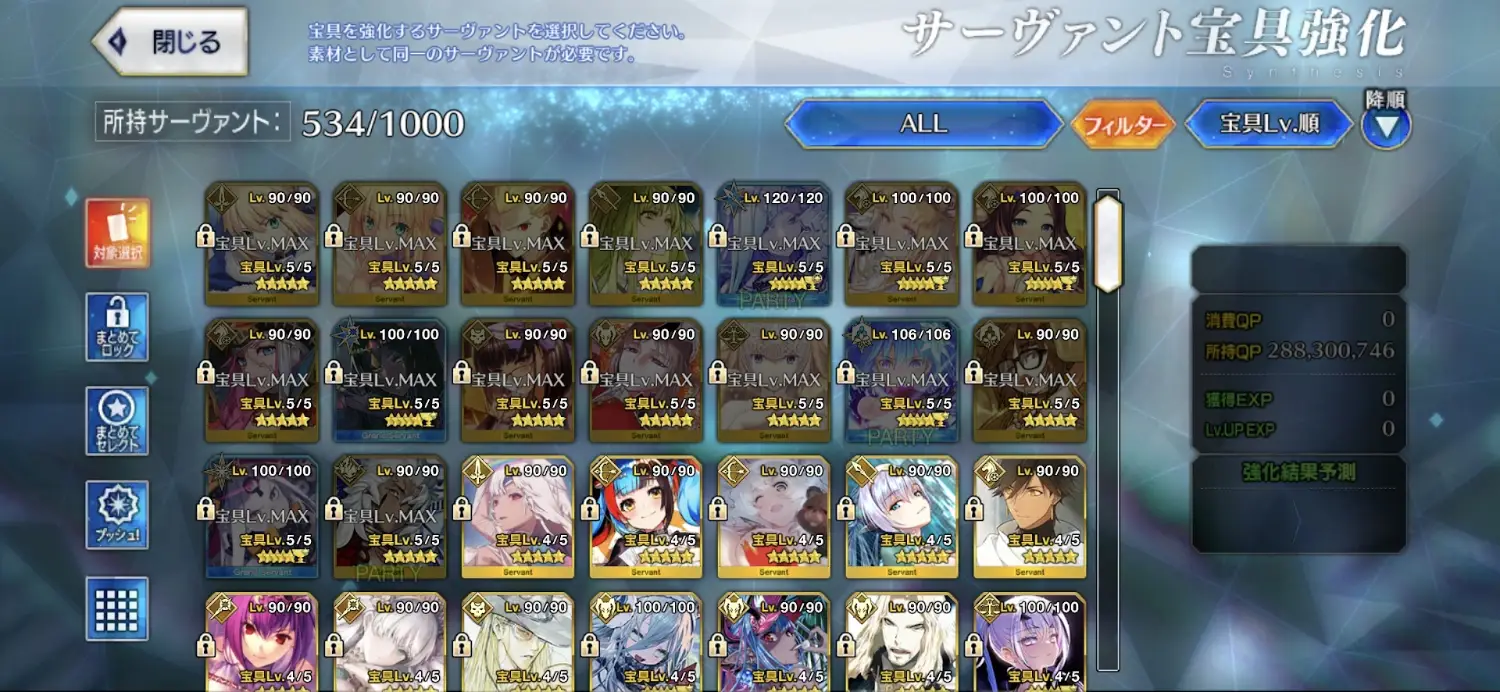Select the servant card with the brown bear

coord(773,517)
